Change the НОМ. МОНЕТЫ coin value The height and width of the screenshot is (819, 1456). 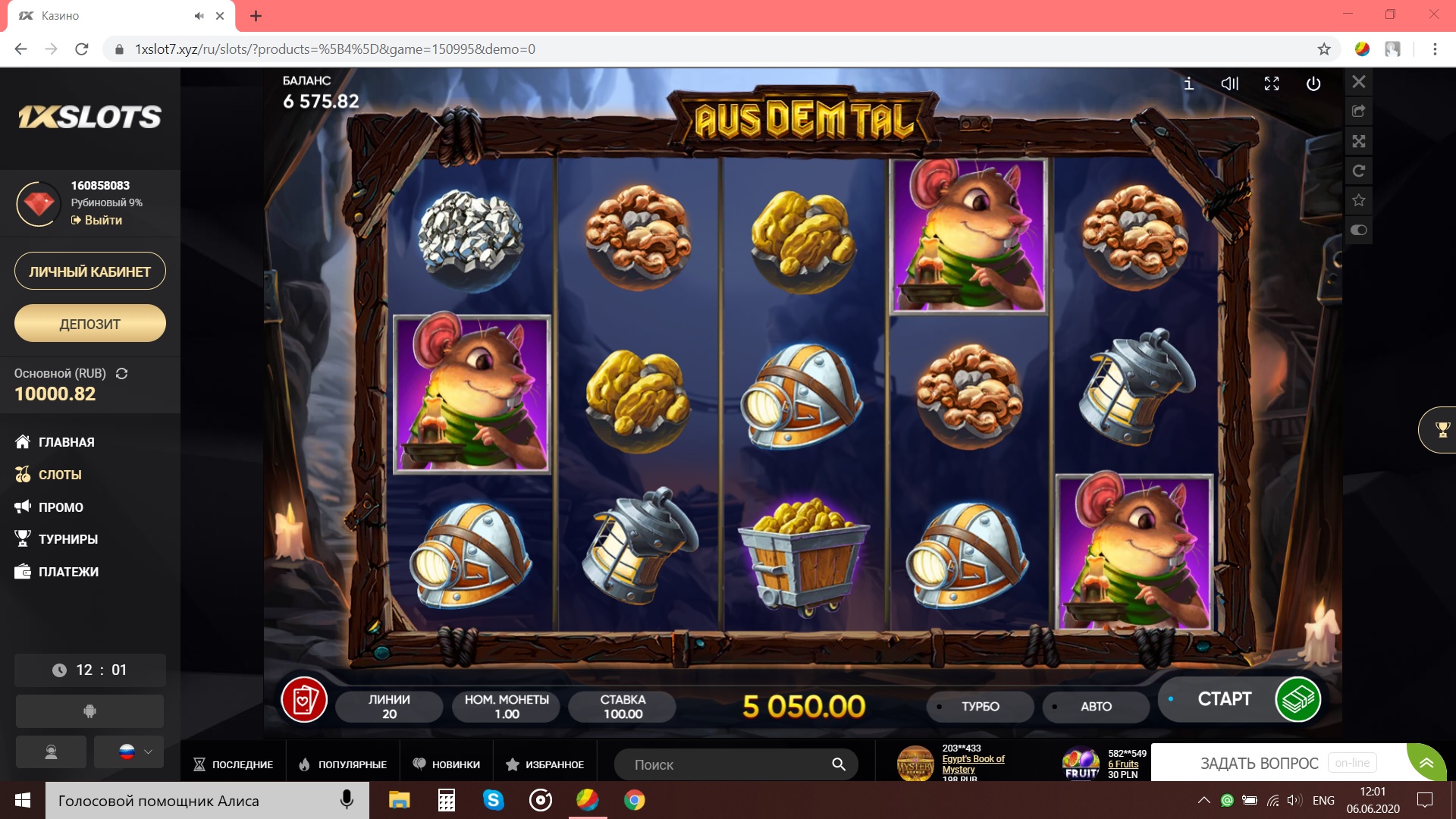507,707
